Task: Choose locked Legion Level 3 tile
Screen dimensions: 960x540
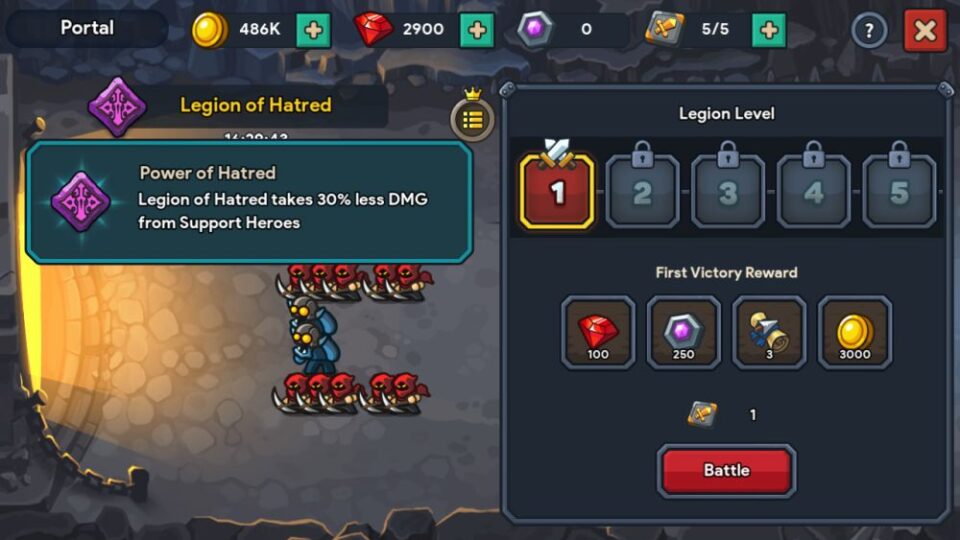Action: coord(728,190)
